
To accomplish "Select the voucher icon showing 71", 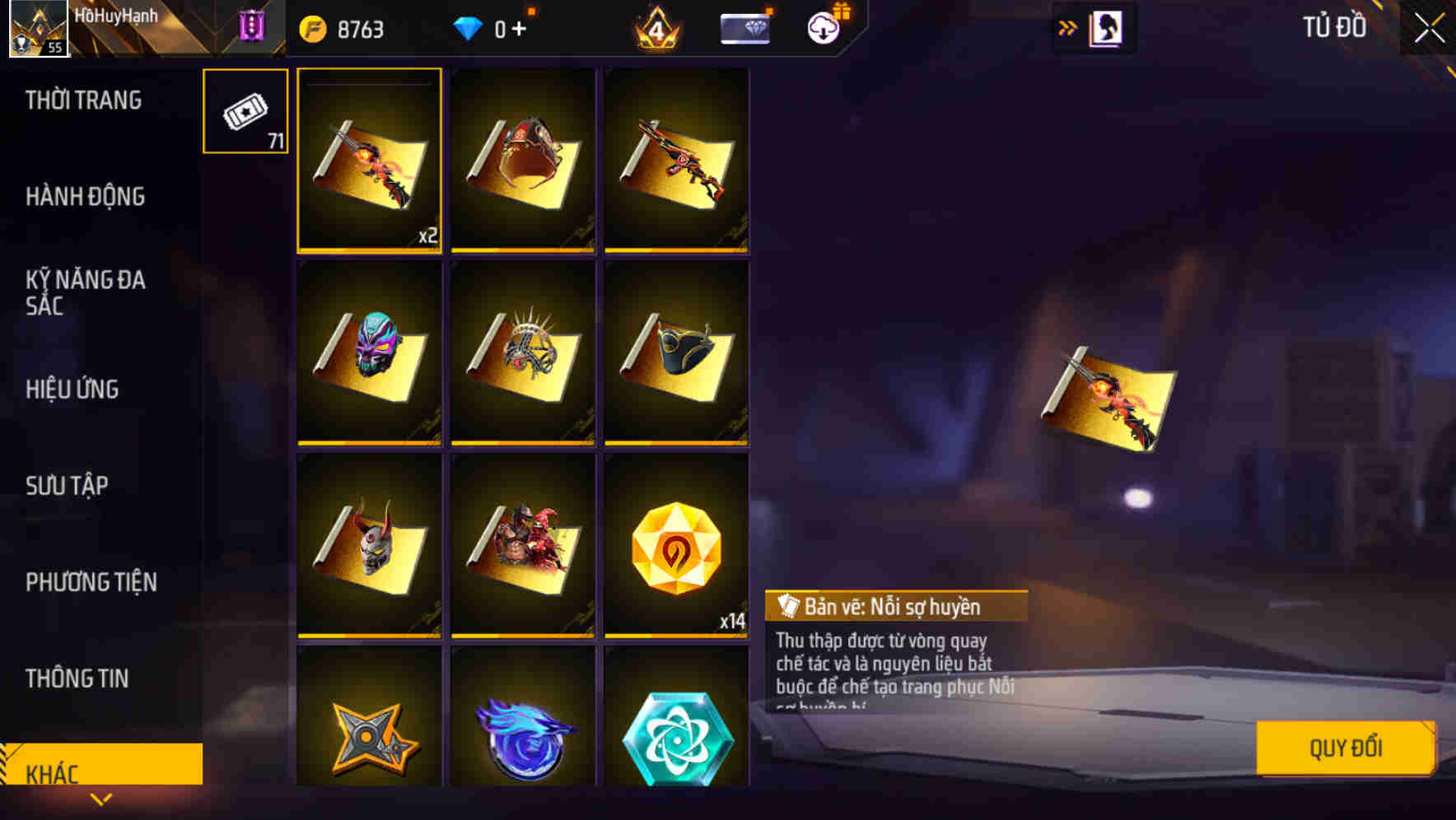I will pyautogui.click(x=245, y=111).
